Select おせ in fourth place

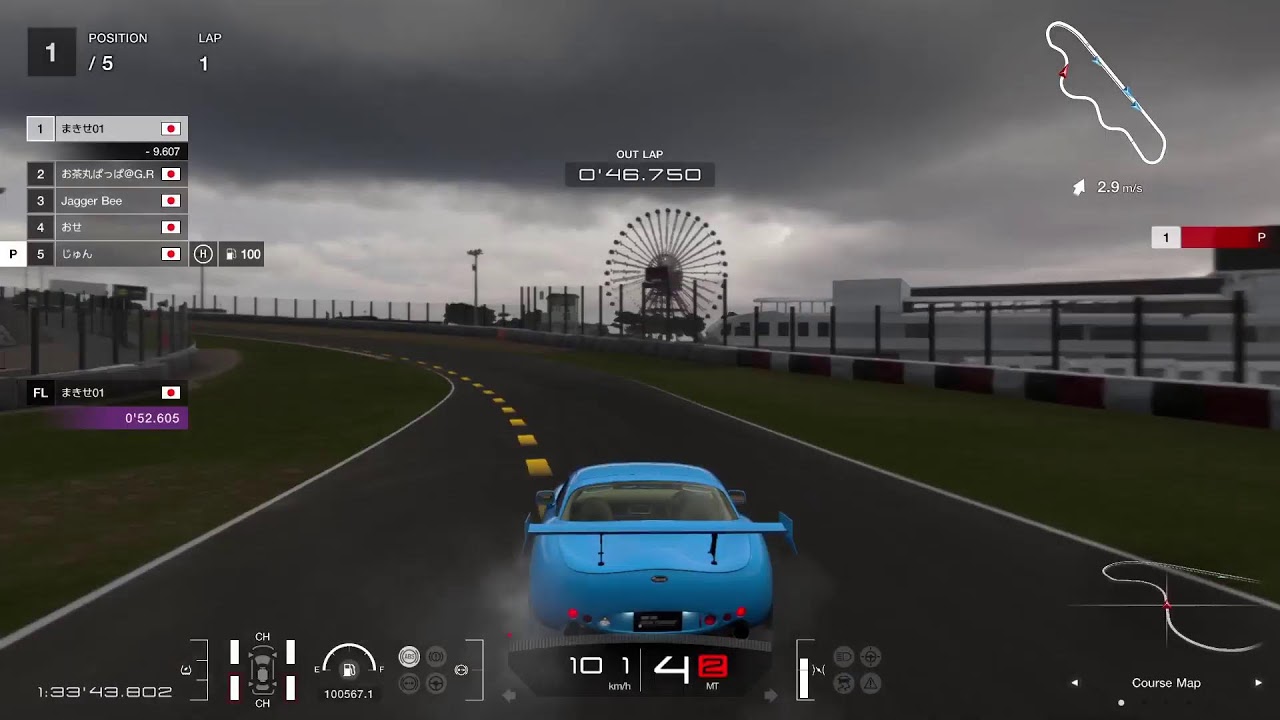[107, 227]
